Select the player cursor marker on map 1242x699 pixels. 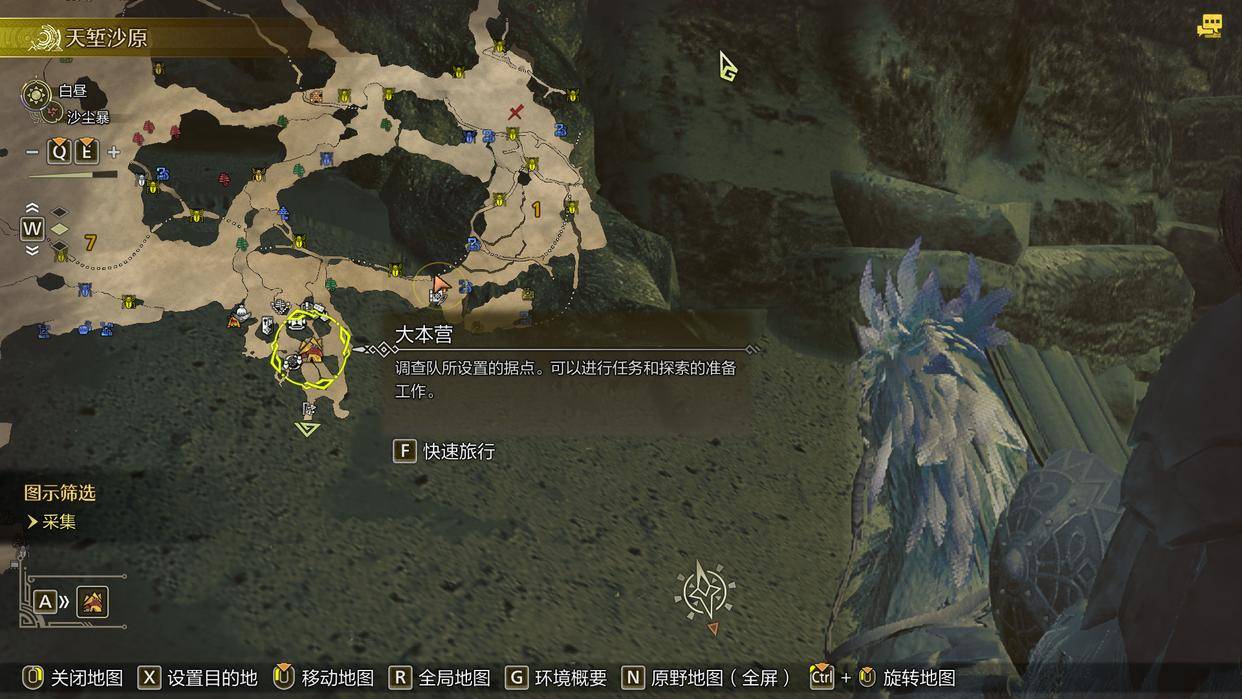440,285
